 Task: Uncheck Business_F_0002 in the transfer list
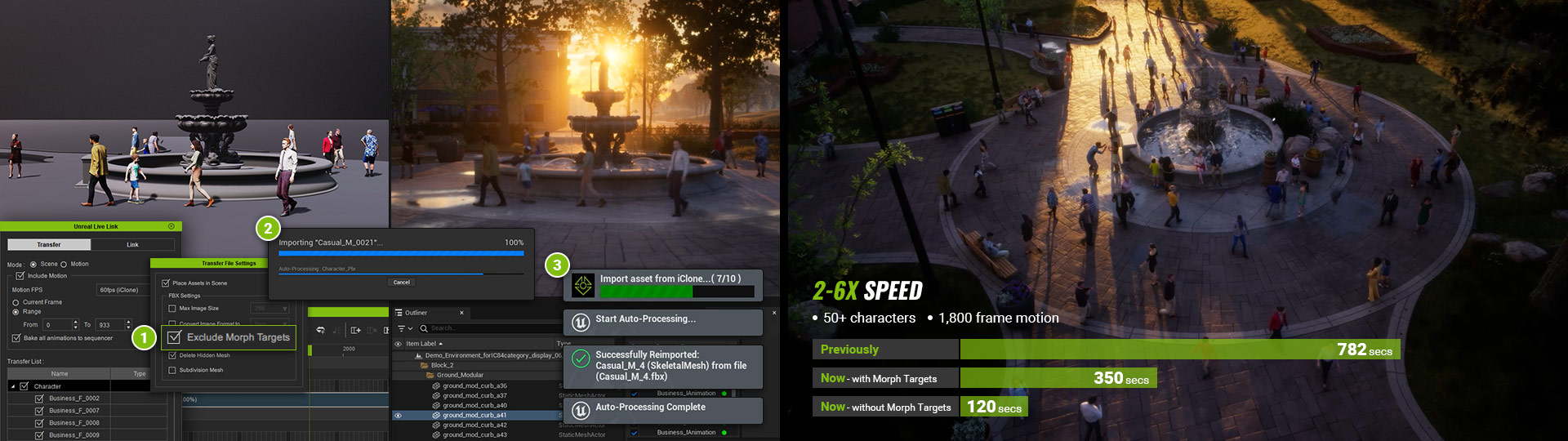(x=39, y=399)
